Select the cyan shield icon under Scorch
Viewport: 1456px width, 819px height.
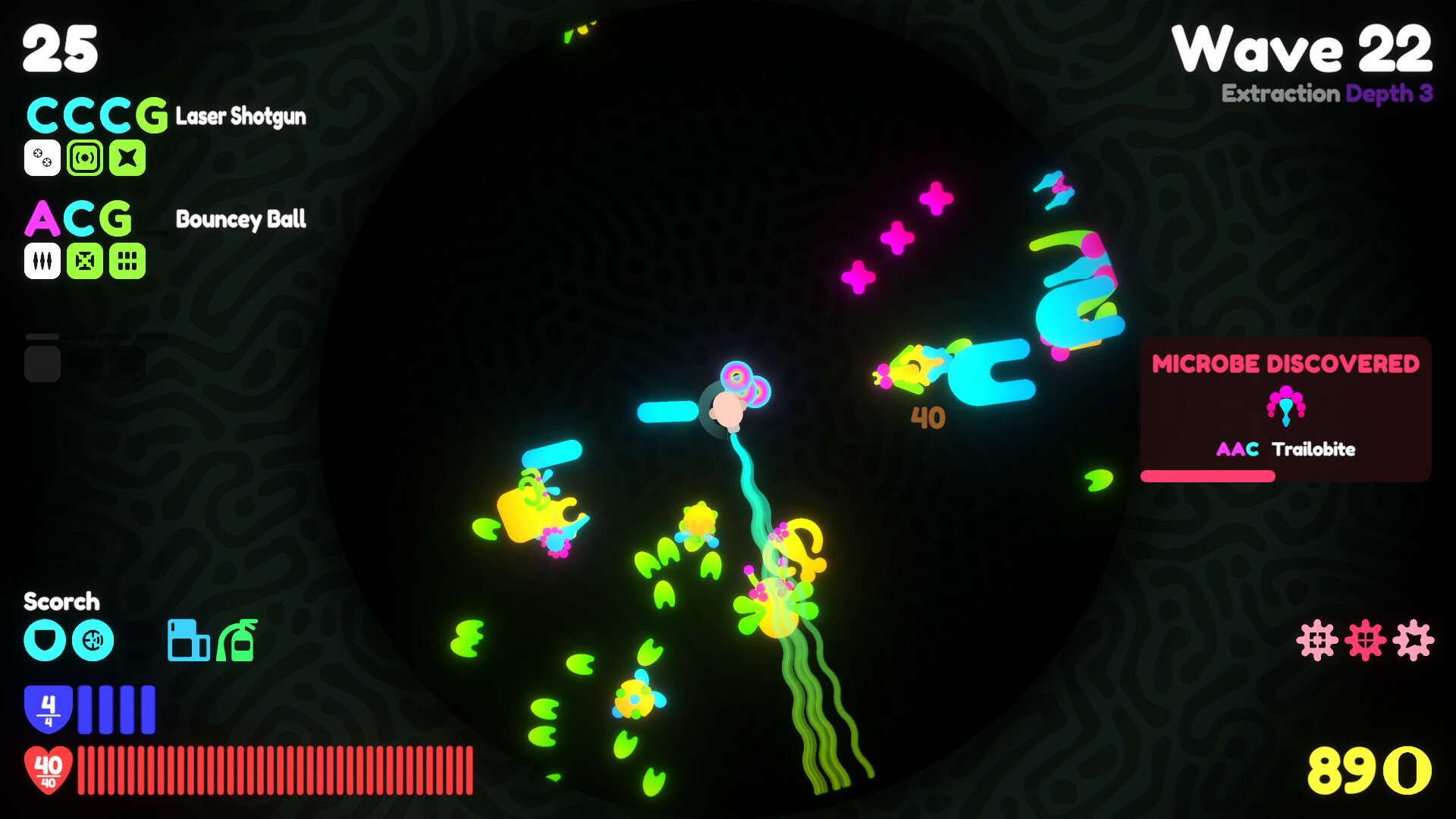(x=45, y=642)
